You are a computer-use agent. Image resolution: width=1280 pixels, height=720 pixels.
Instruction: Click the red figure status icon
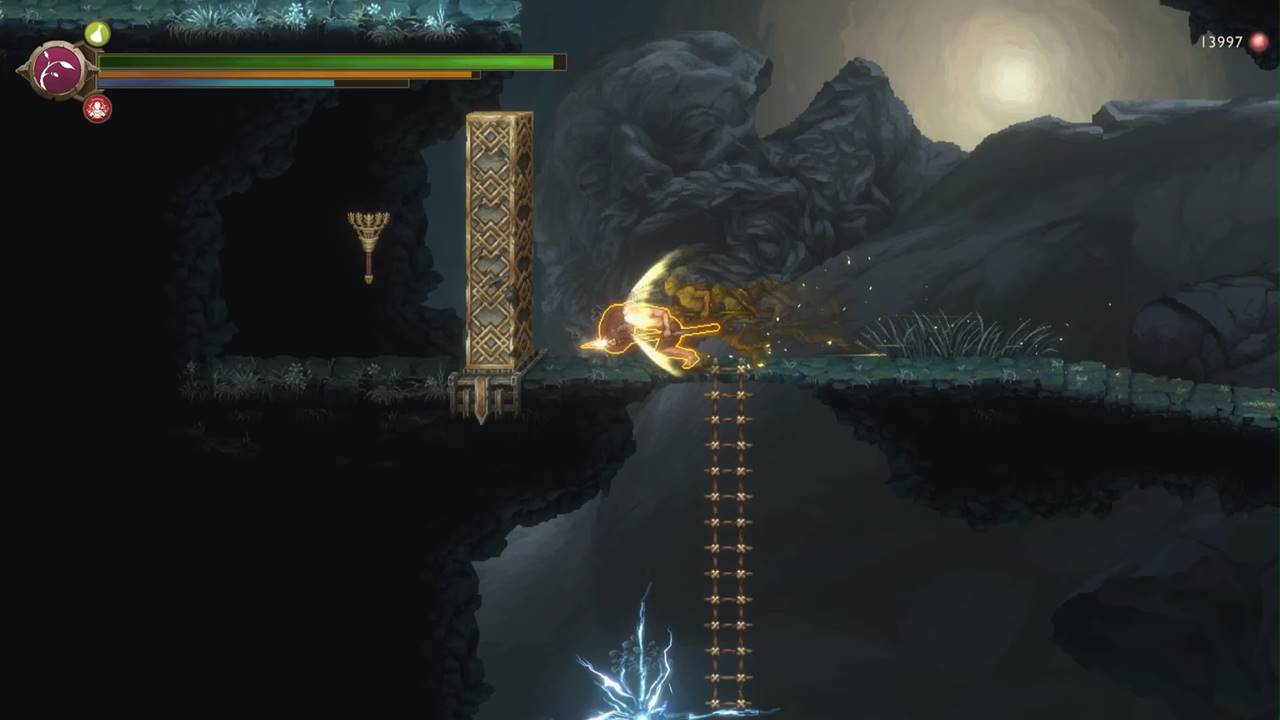(x=97, y=109)
